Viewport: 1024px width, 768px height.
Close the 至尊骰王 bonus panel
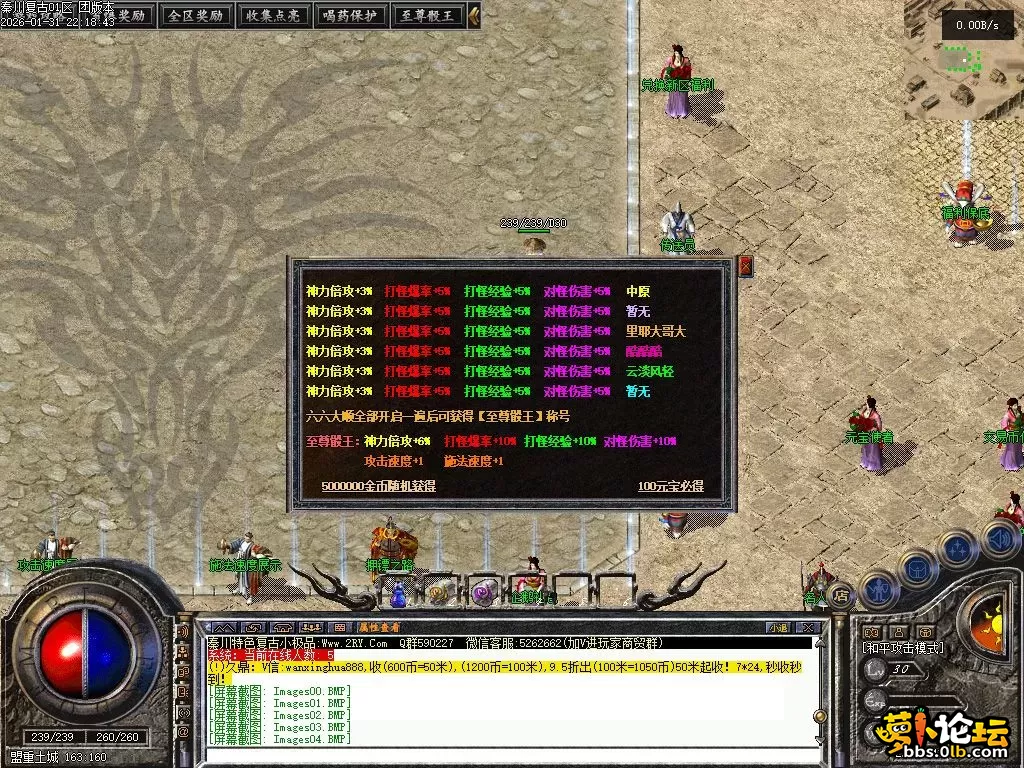click(744, 266)
